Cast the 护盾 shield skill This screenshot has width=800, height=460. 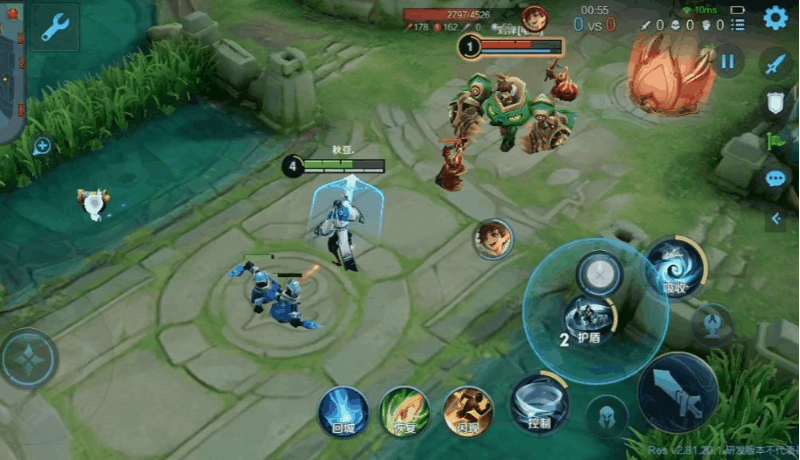[589, 320]
